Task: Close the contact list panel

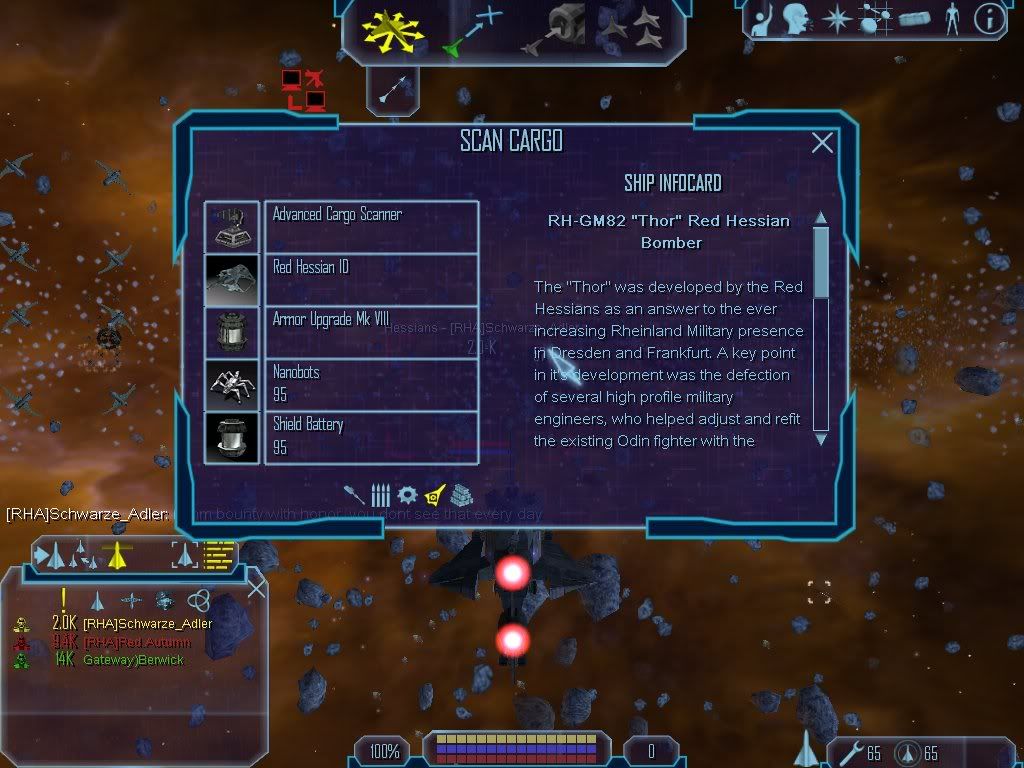Action: [256, 589]
